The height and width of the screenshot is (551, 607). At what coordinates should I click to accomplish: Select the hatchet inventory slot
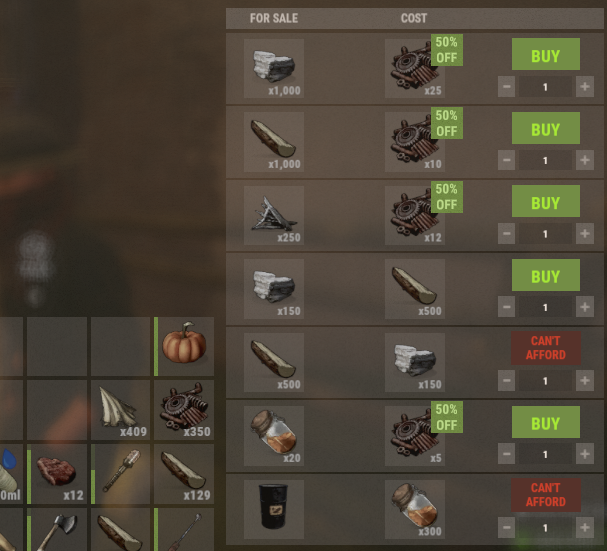click(x=59, y=530)
